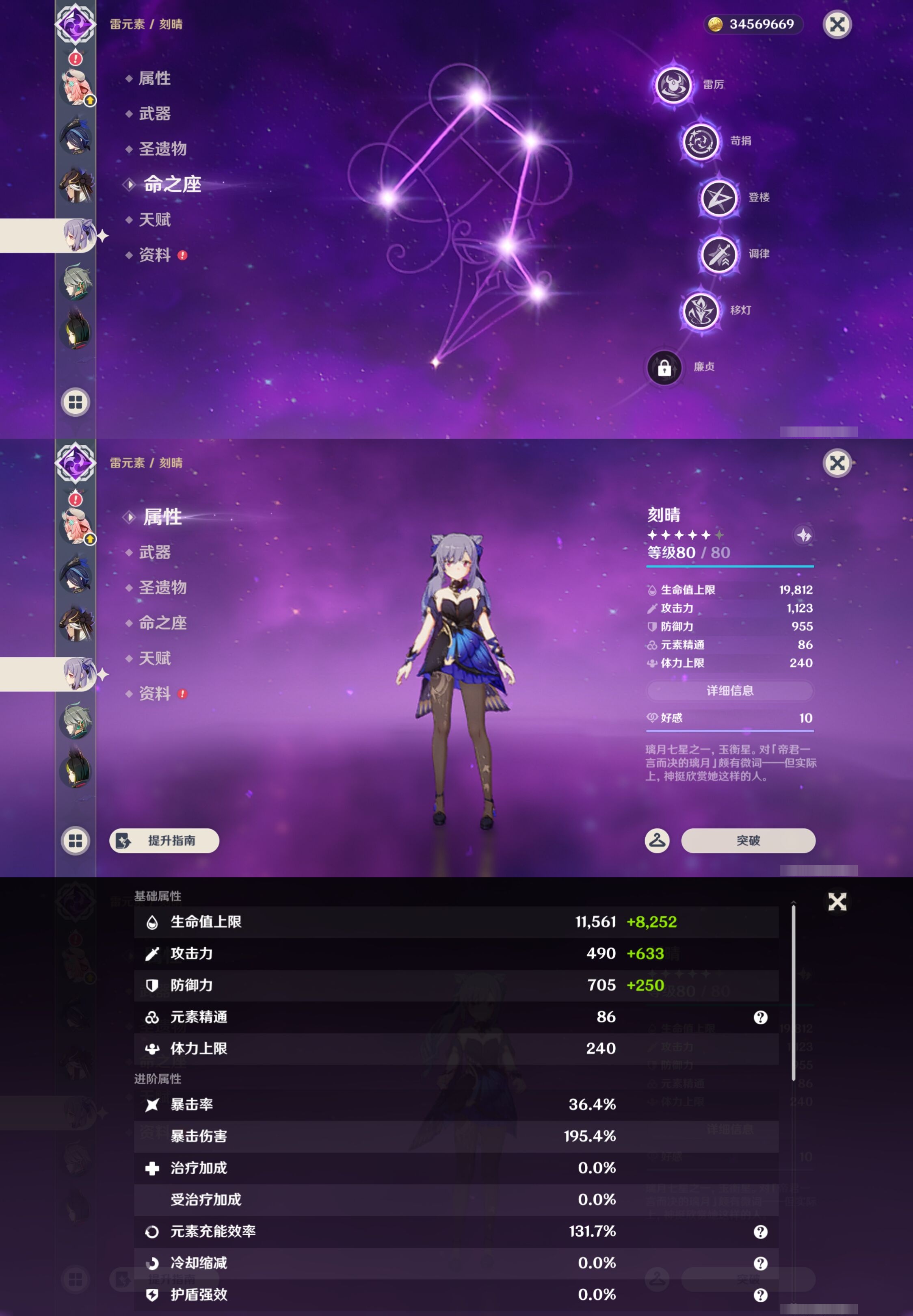
Task: Open the 元素充能效率 help tooltip
Action: coord(760,1232)
